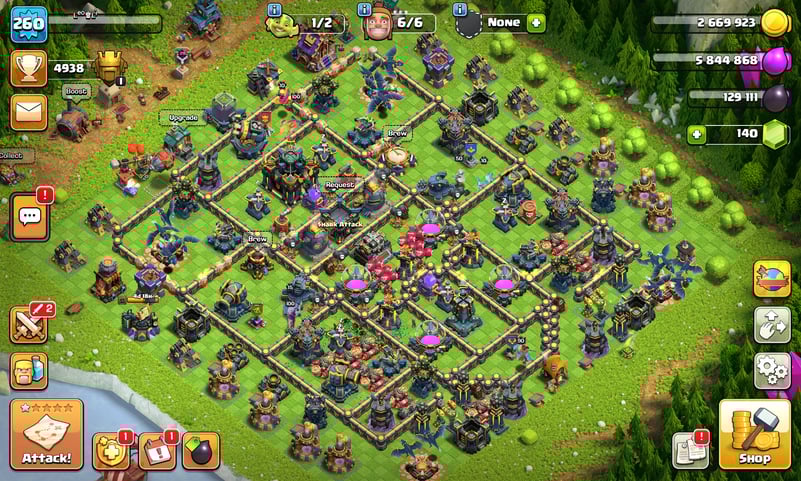Tap the Attack! map button
The width and height of the screenshot is (801, 481).
46,434
